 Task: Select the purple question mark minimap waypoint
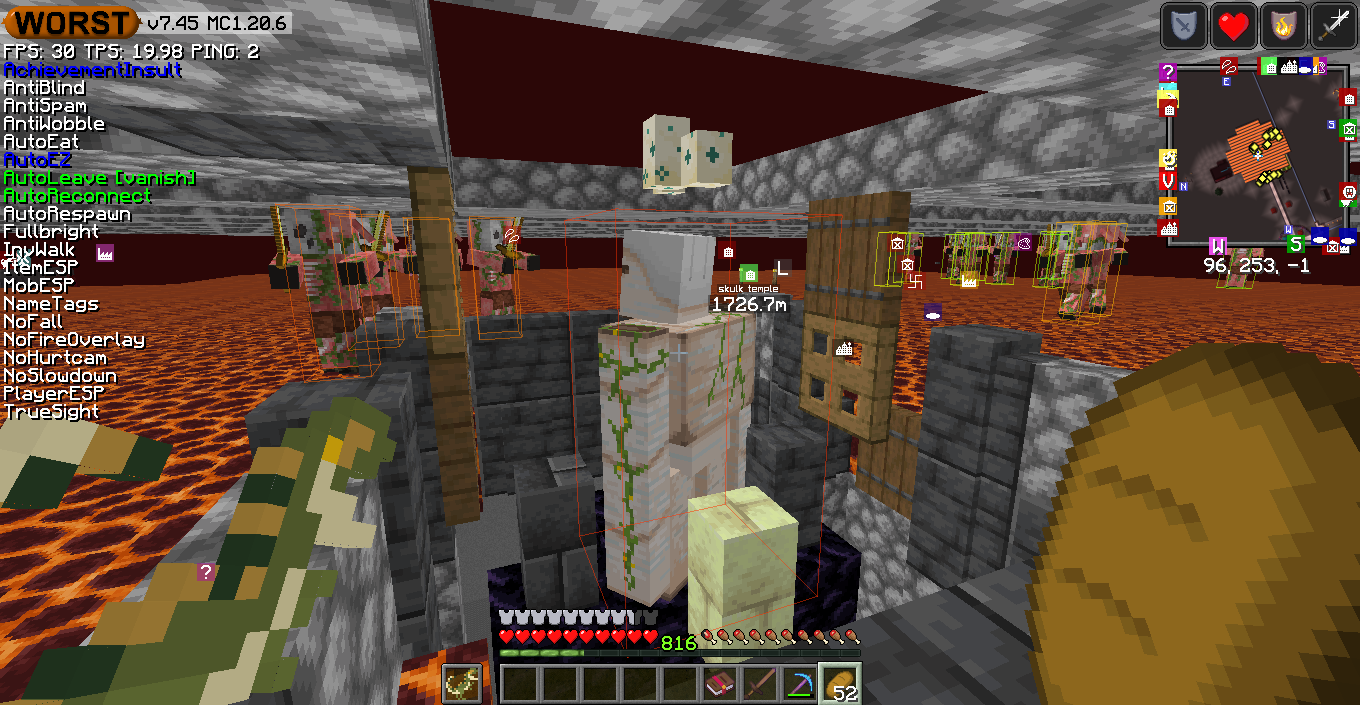click(1168, 72)
